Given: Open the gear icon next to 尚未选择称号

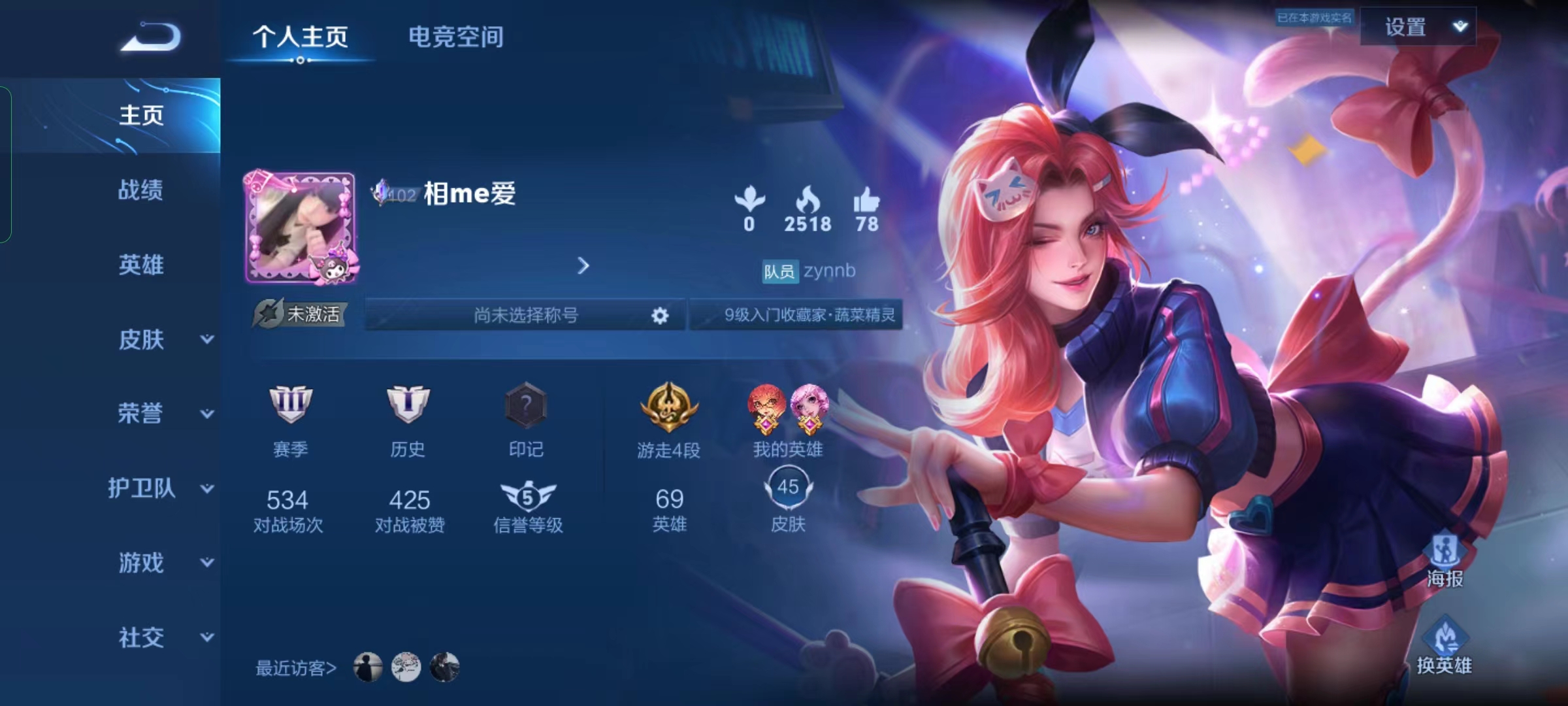Looking at the screenshot, I should [x=659, y=315].
